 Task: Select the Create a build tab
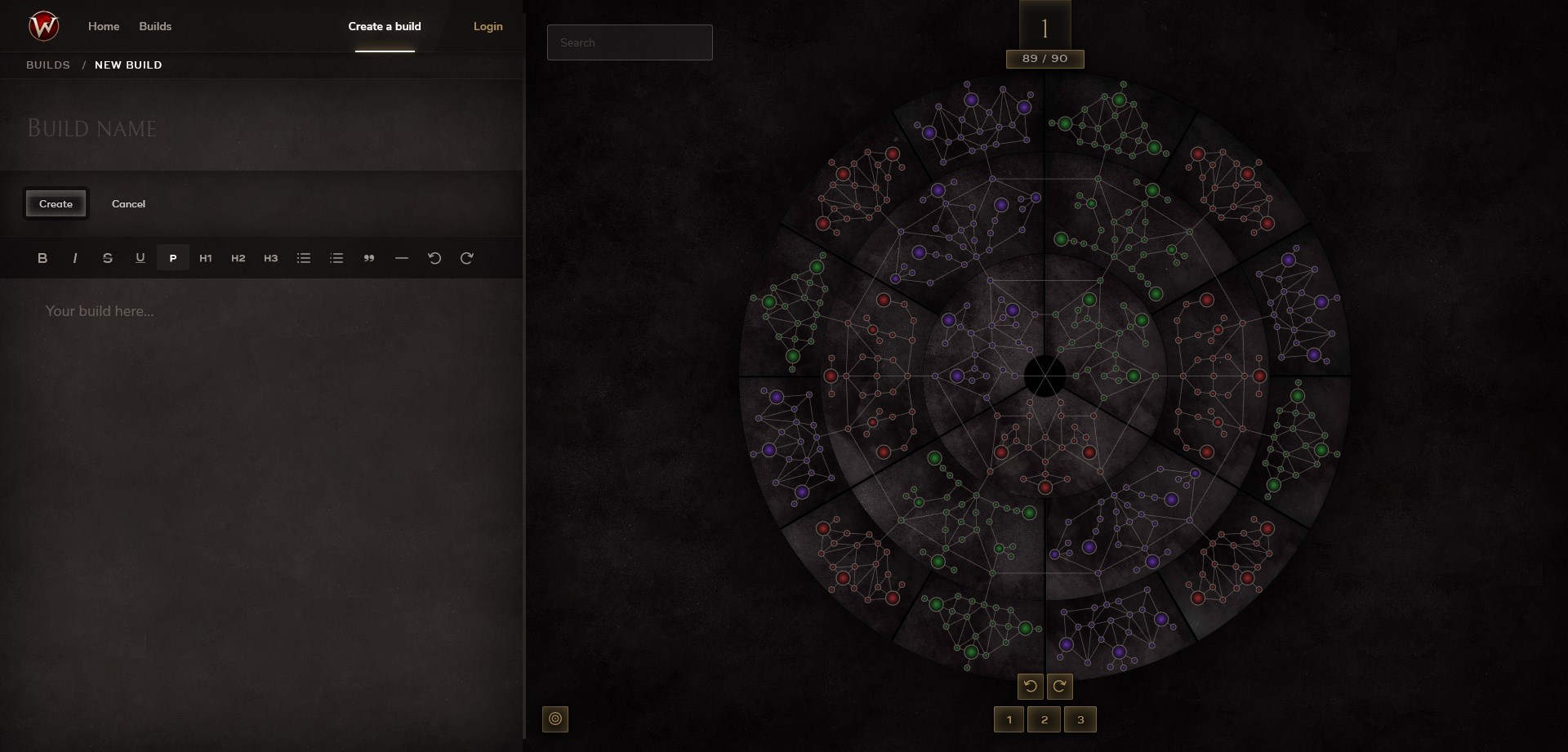pos(385,26)
